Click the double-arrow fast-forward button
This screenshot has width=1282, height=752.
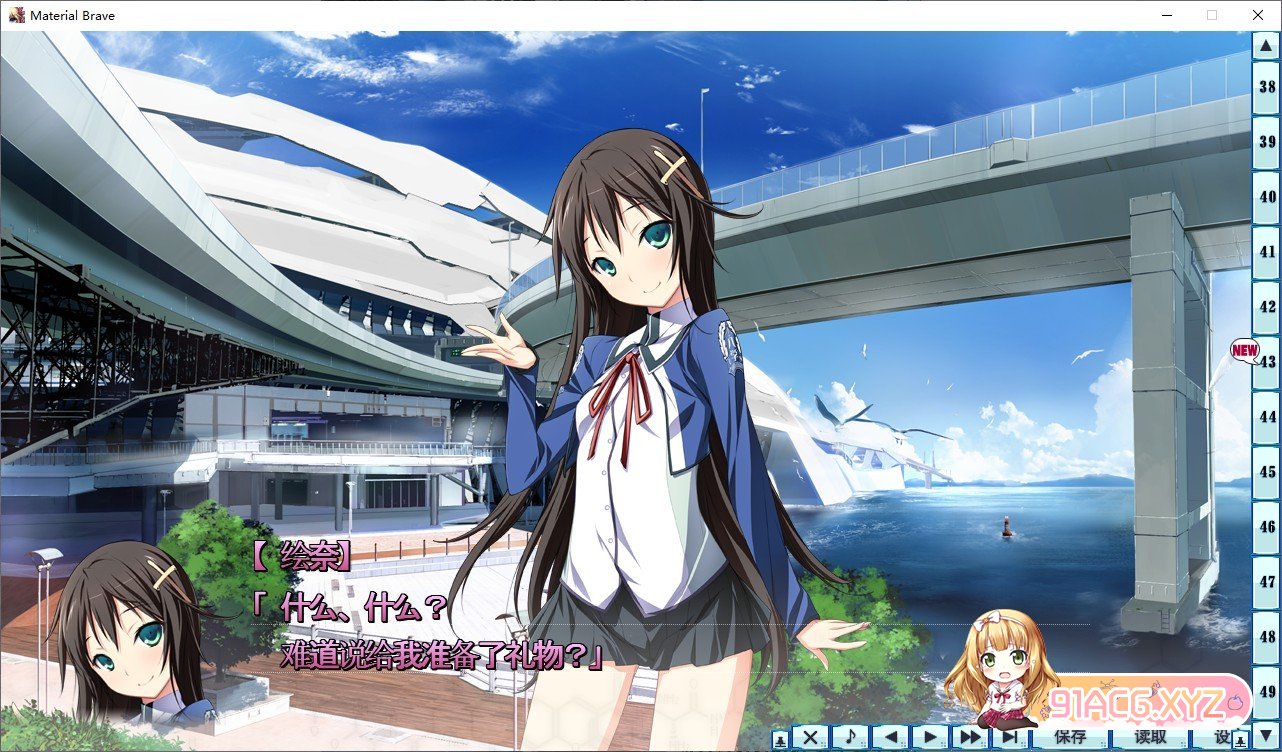point(969,738)
